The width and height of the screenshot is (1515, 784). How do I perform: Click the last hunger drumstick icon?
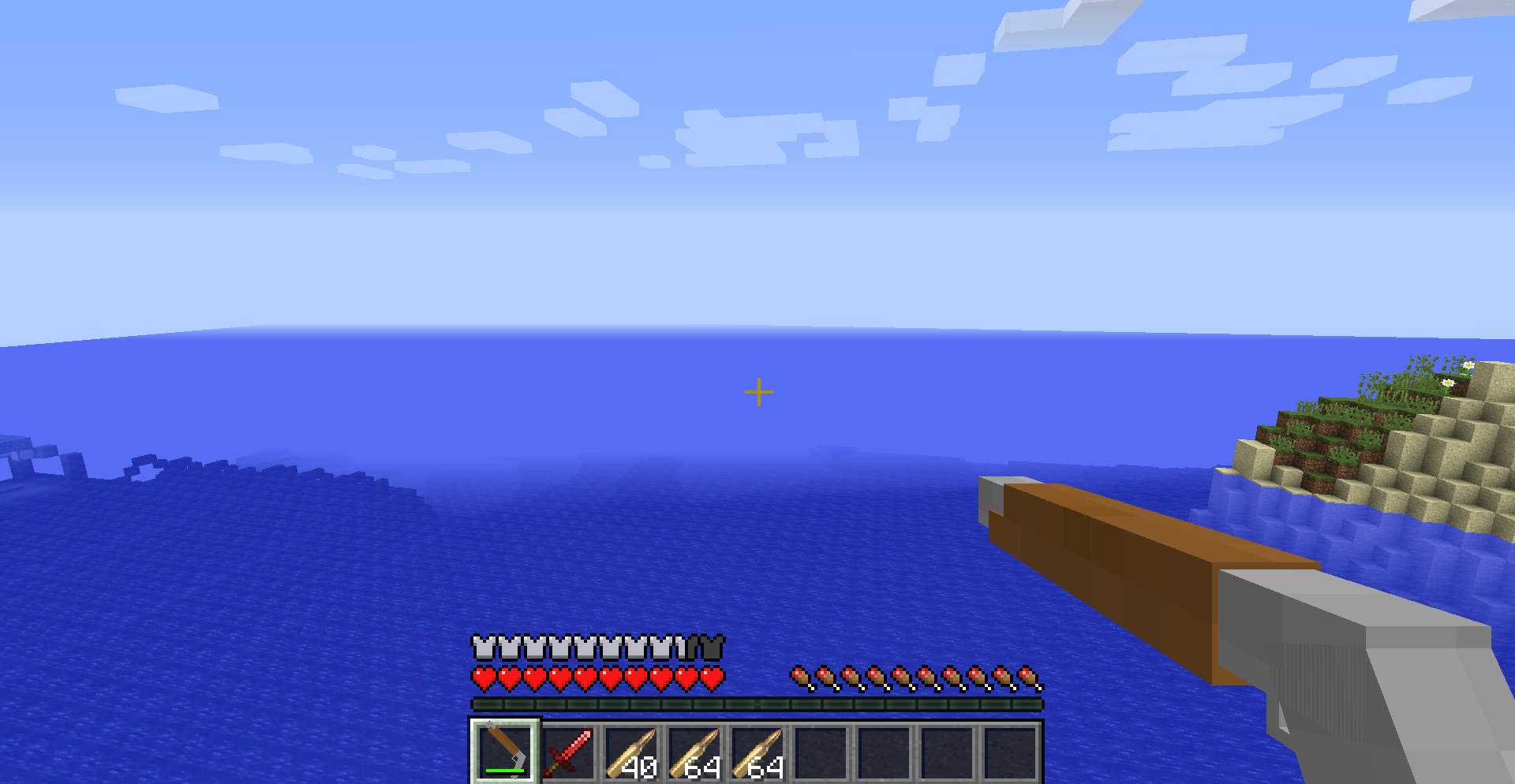pyautogui.click(x=1026, y=678)
